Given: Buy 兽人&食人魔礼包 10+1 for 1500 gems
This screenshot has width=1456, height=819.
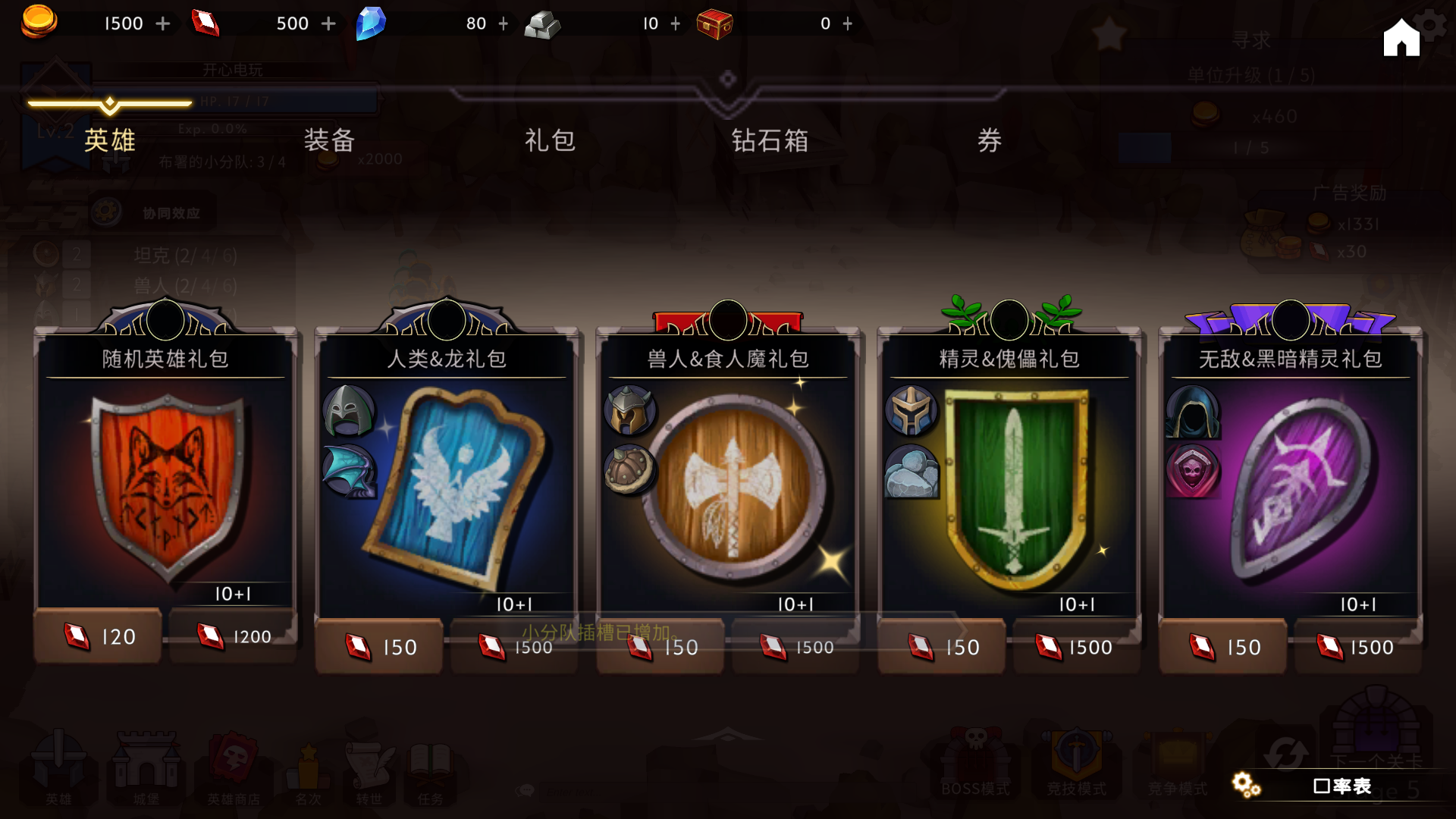Looking at the screenshot, I should (795, 647).
